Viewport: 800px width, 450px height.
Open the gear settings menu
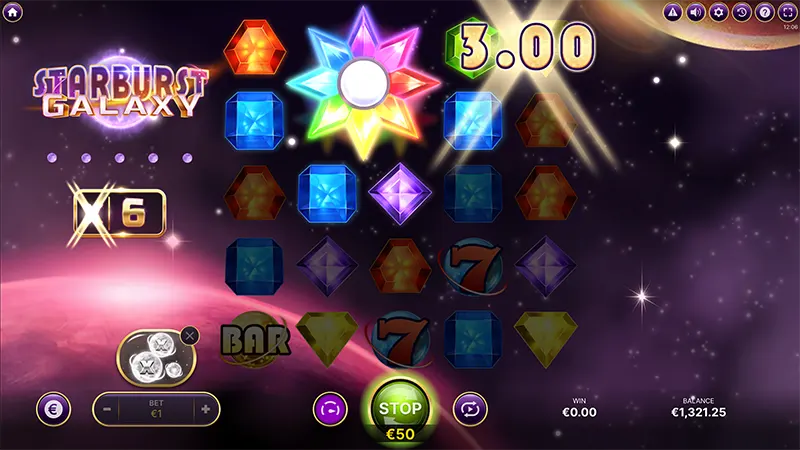pyautogui.click(x=718, y=12)
